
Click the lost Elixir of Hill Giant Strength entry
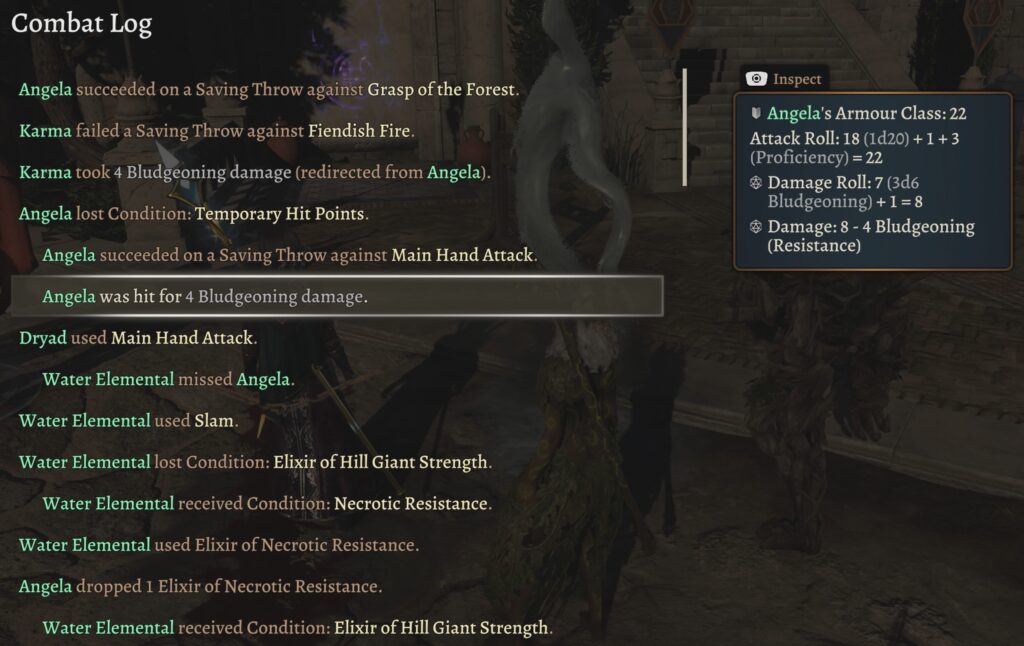click(x=255, y=462)
